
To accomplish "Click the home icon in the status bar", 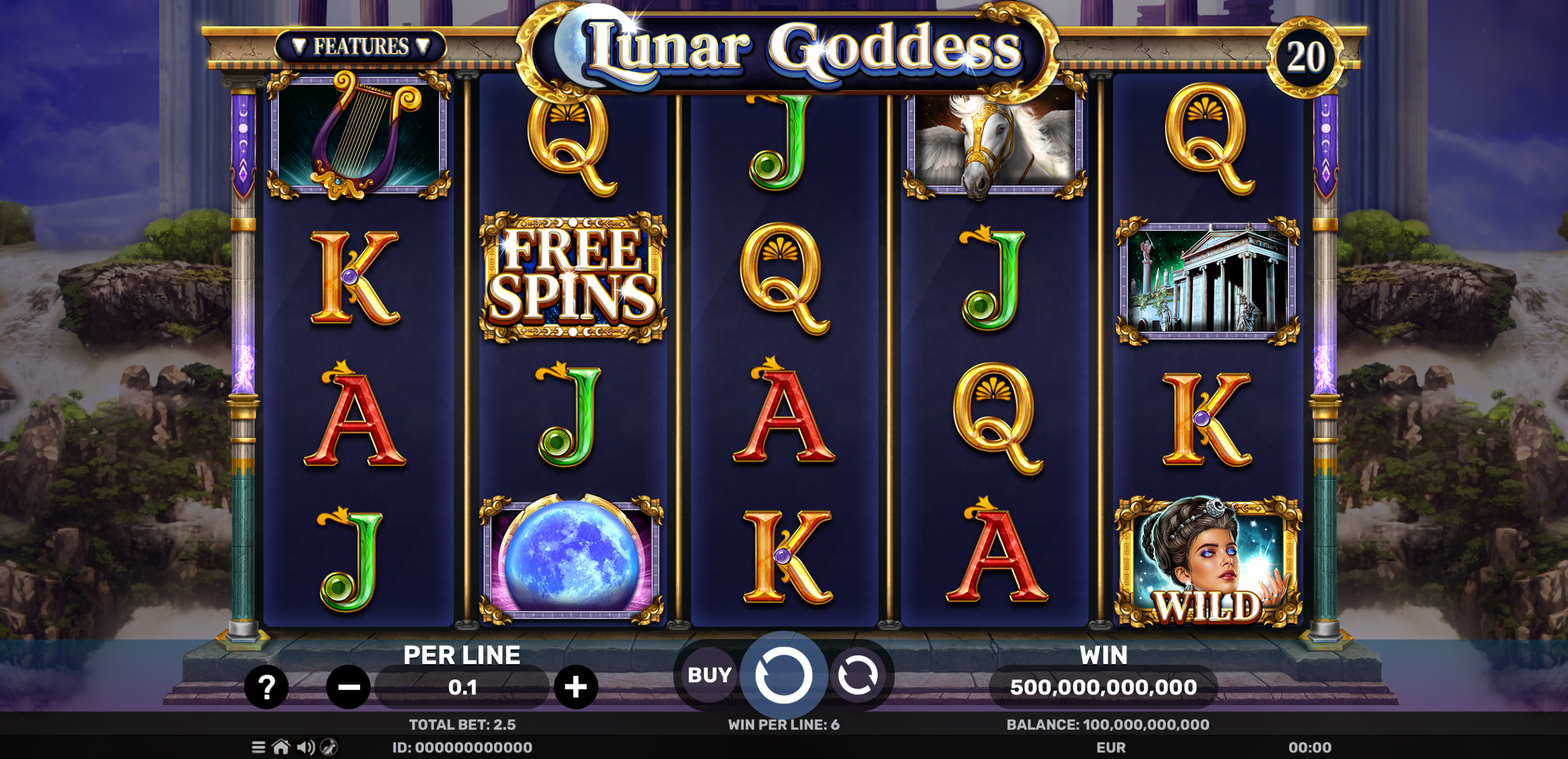I will click(281, 747).
